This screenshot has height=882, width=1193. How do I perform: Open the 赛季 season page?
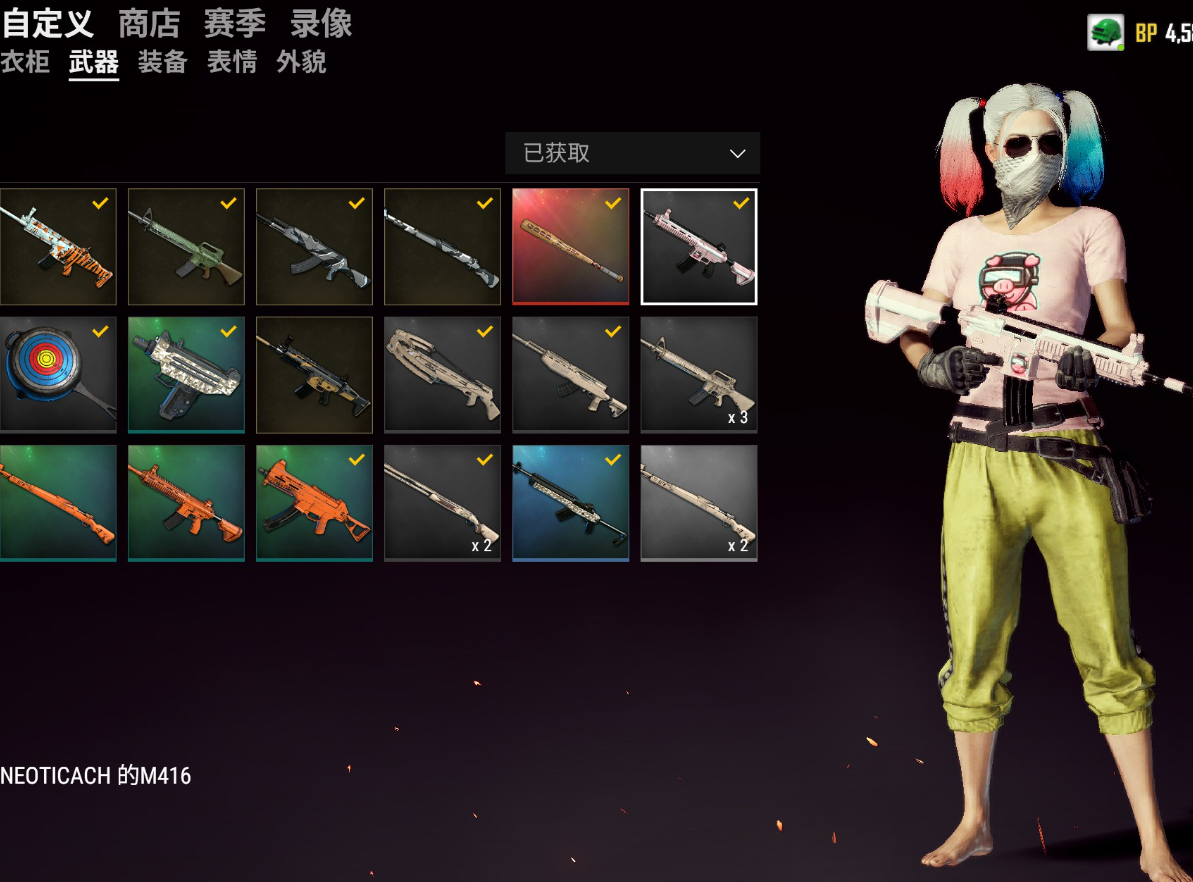click(x=235, y=23)
